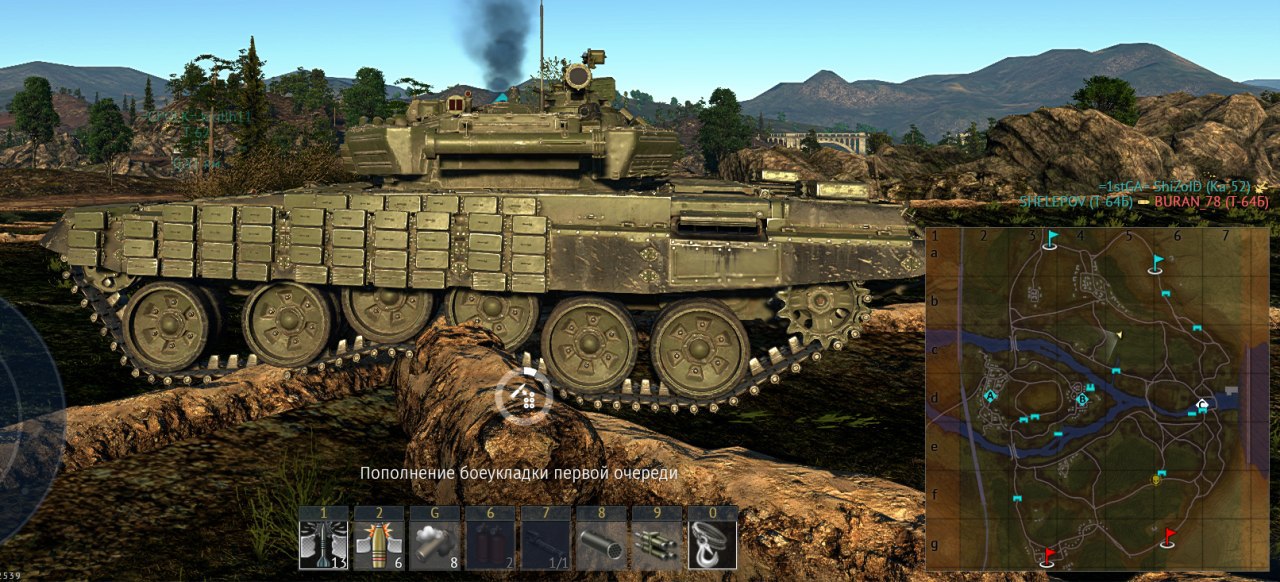Click capture point A on the minimap
1280x582 pixels.
click(990, 396)
